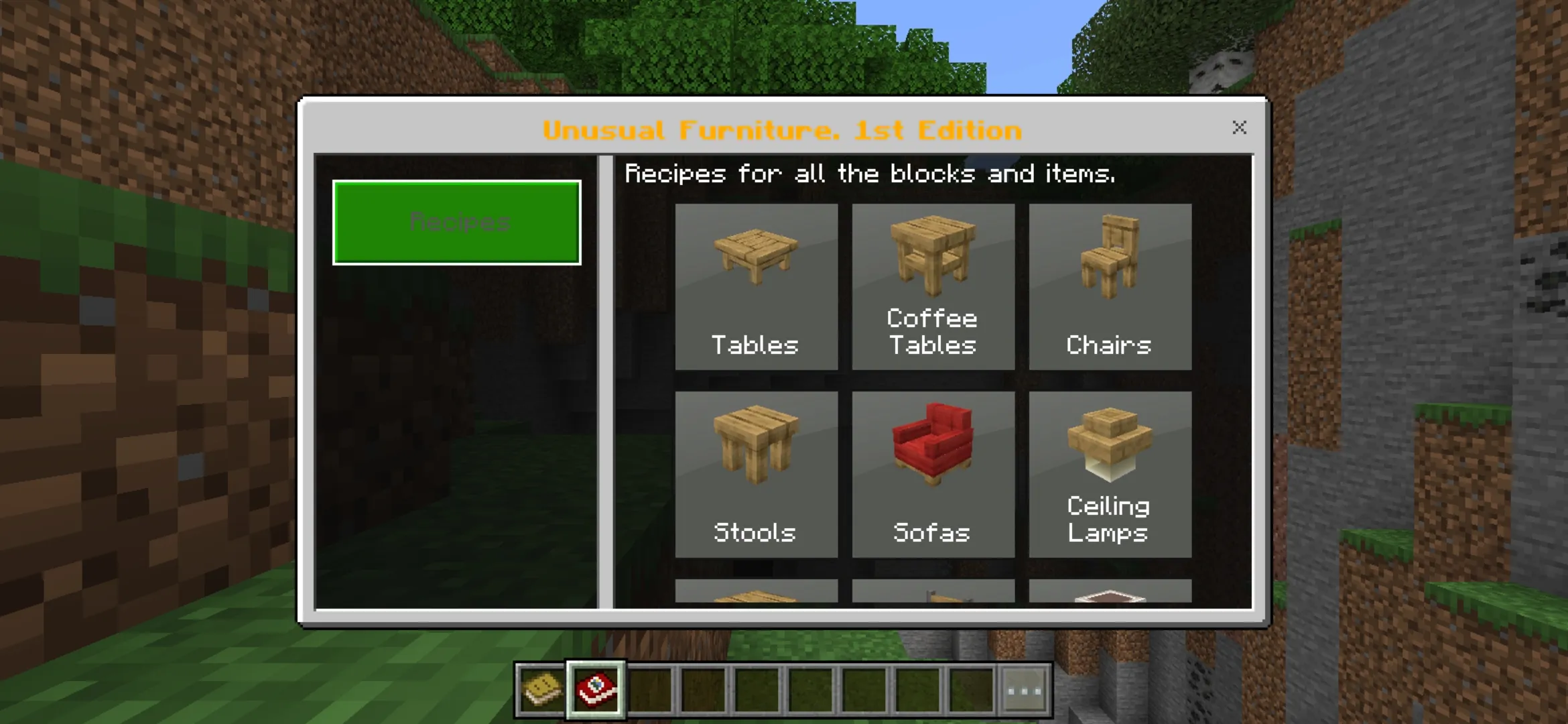The height and width of the screenshot is (724, 1568).
Task: Open the Chairs recipes
Action: [1110, 287]
